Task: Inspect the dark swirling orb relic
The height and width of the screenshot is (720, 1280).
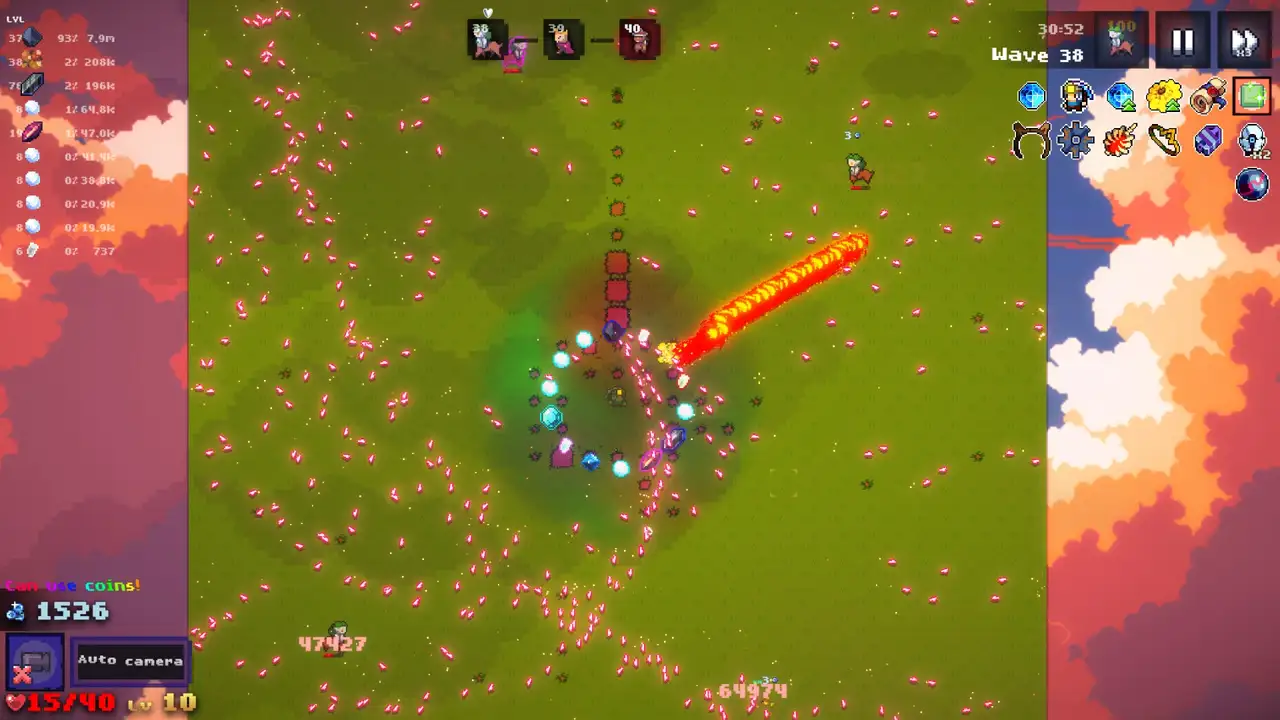Action: pyautogui.click(x=1252, y=185)
